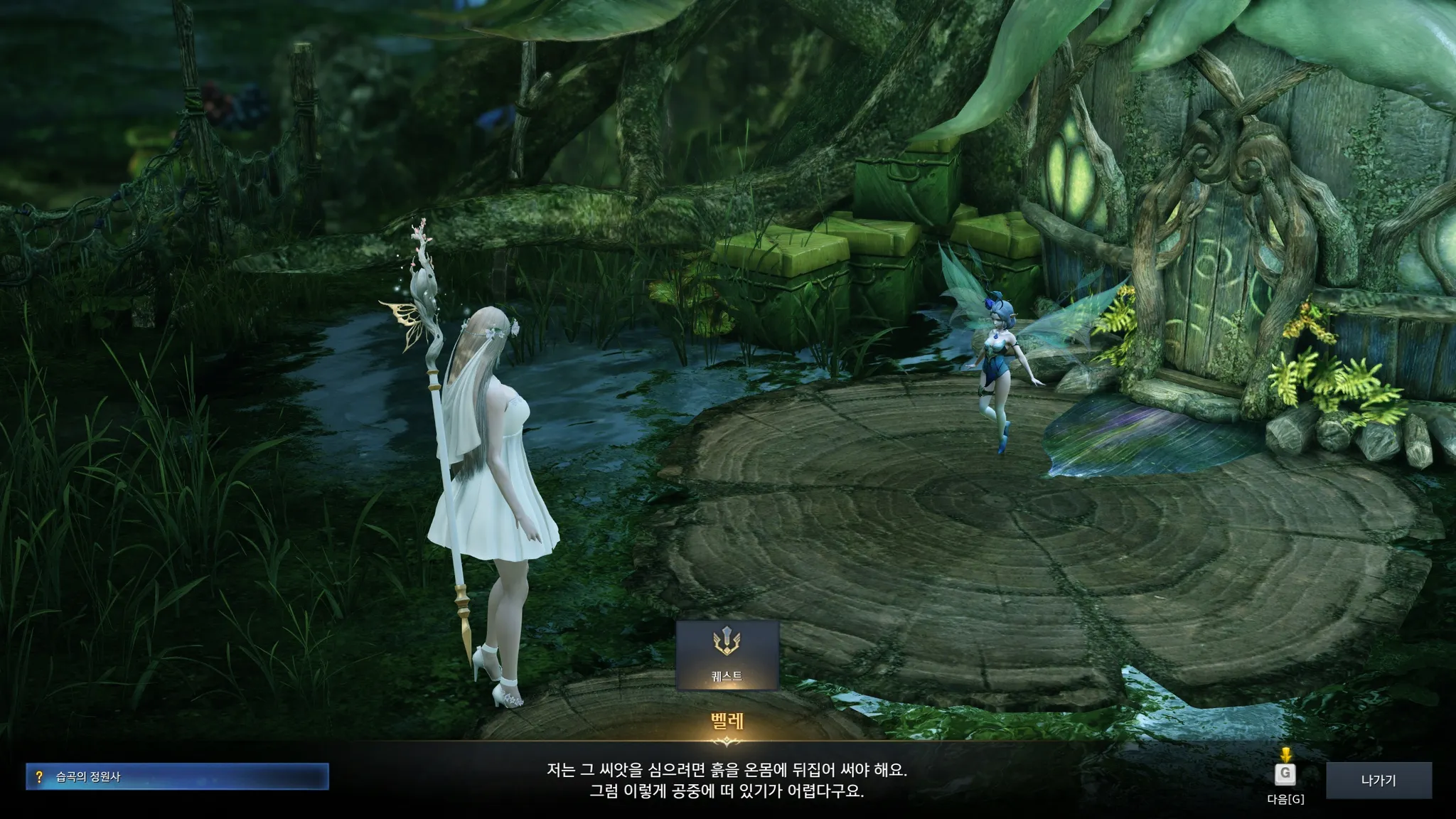Screen dimensions: 1456x819
Task: Exit dialogue with 나가기 button
Action: [1378, 780]
